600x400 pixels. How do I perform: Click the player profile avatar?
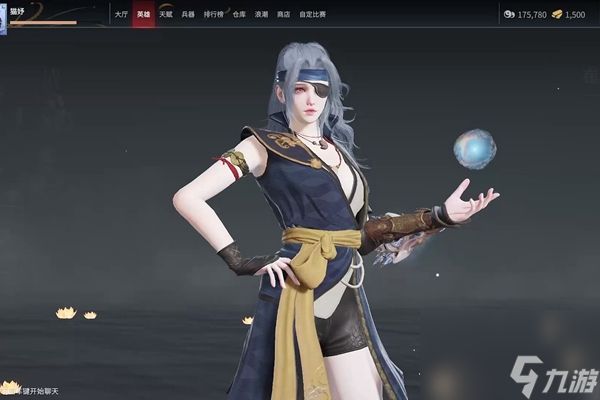3,17
